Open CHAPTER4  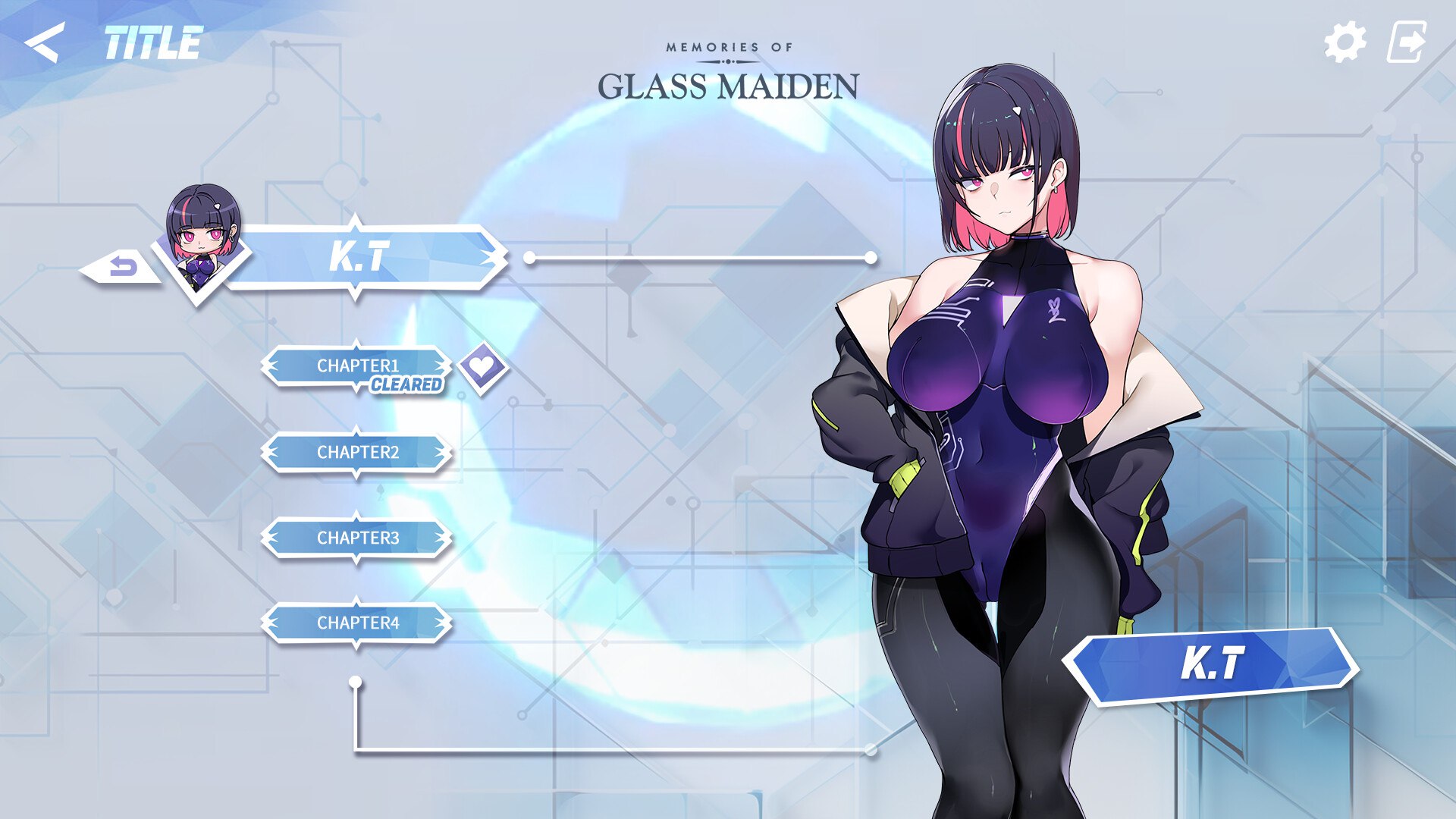[356, 624]
